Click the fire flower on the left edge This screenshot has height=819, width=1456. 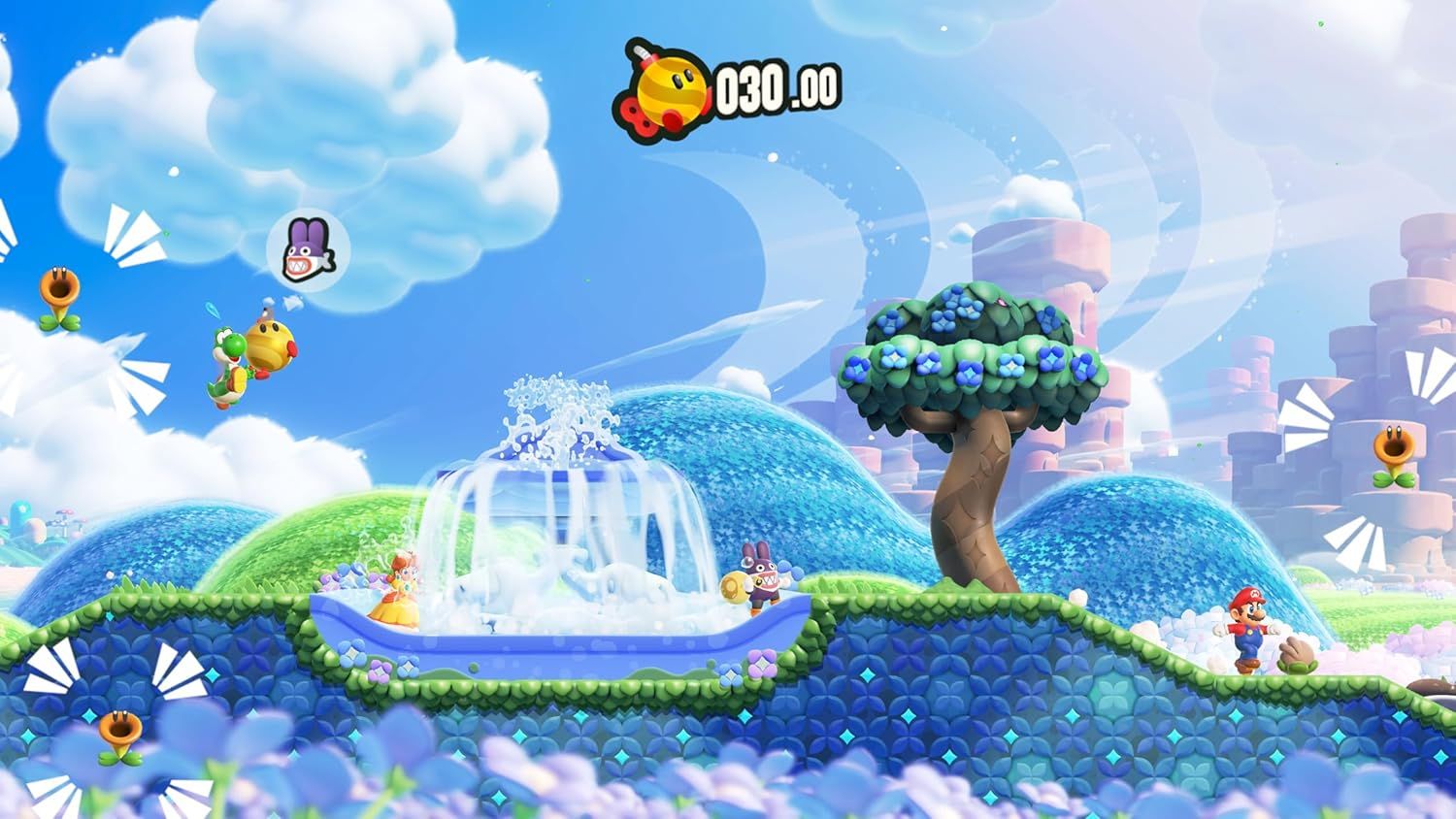[60, 291]
